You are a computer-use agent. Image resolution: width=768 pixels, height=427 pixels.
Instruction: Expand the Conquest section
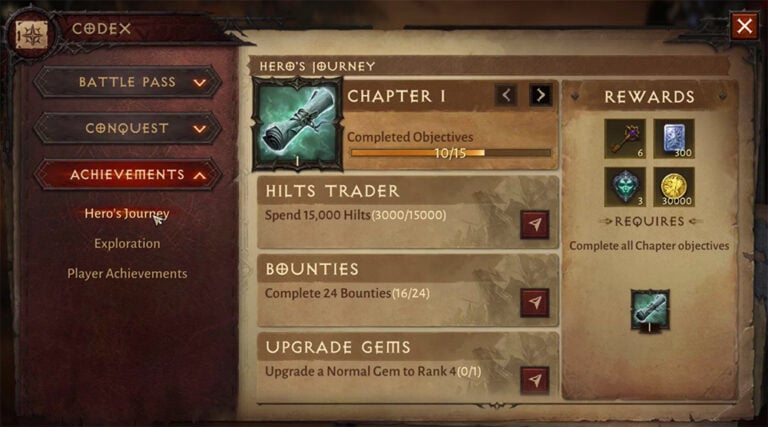[127, 128]
